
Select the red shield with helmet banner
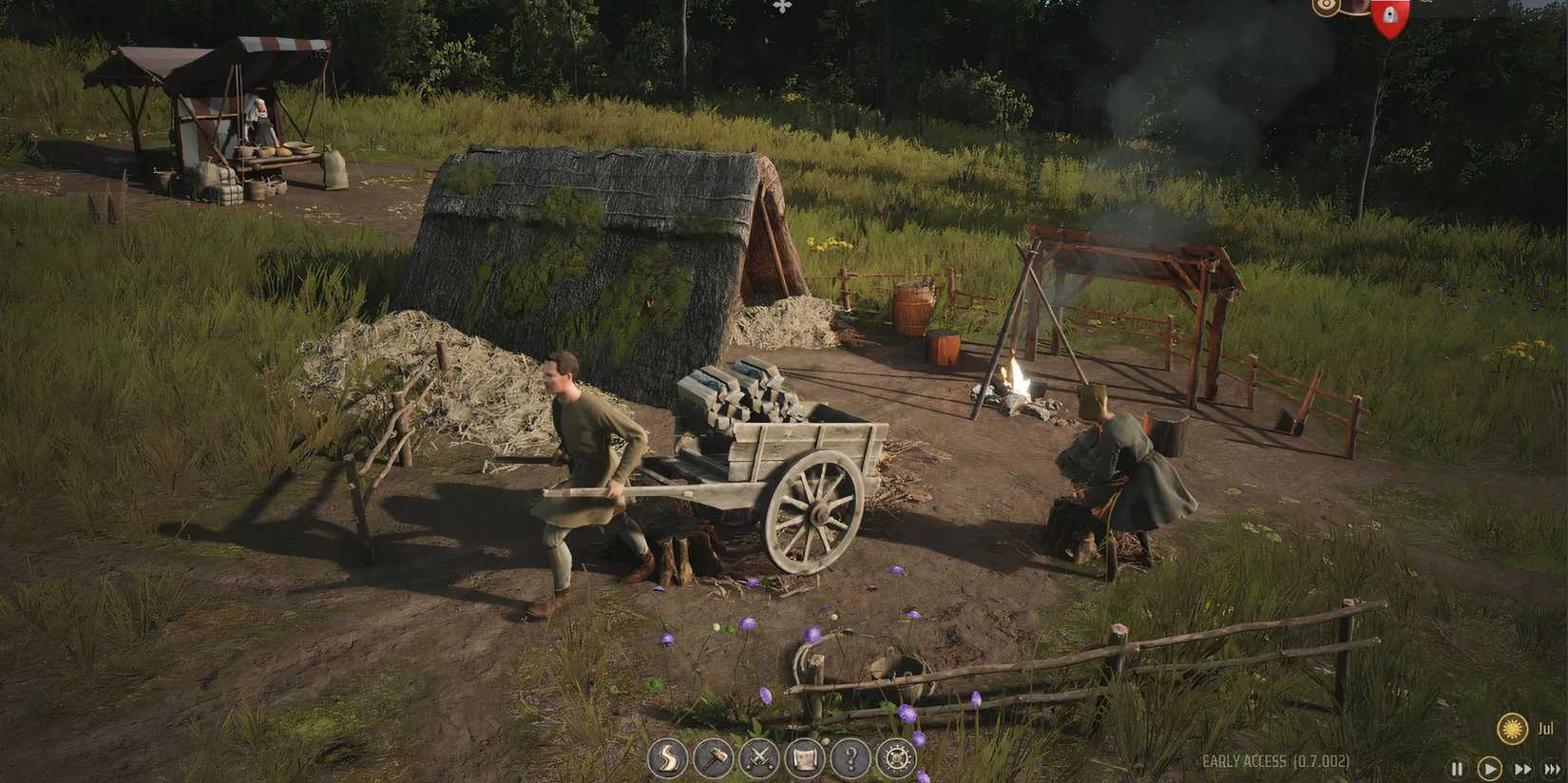(1389, 17)
